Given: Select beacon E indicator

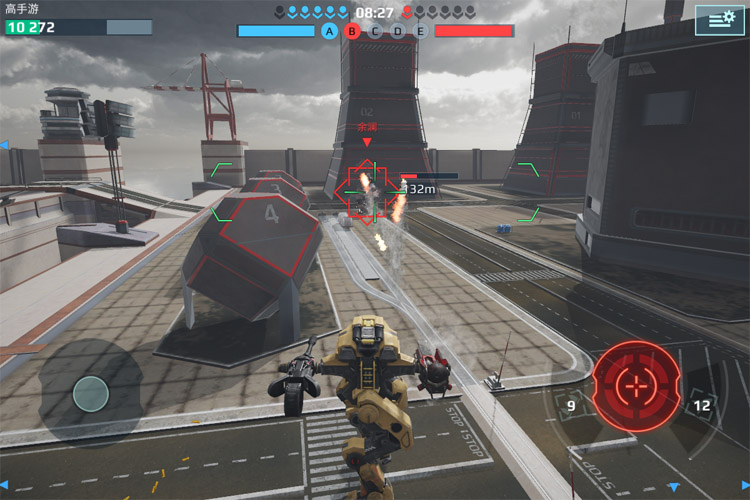Looking at the screenshot, I should click(420, 31).
